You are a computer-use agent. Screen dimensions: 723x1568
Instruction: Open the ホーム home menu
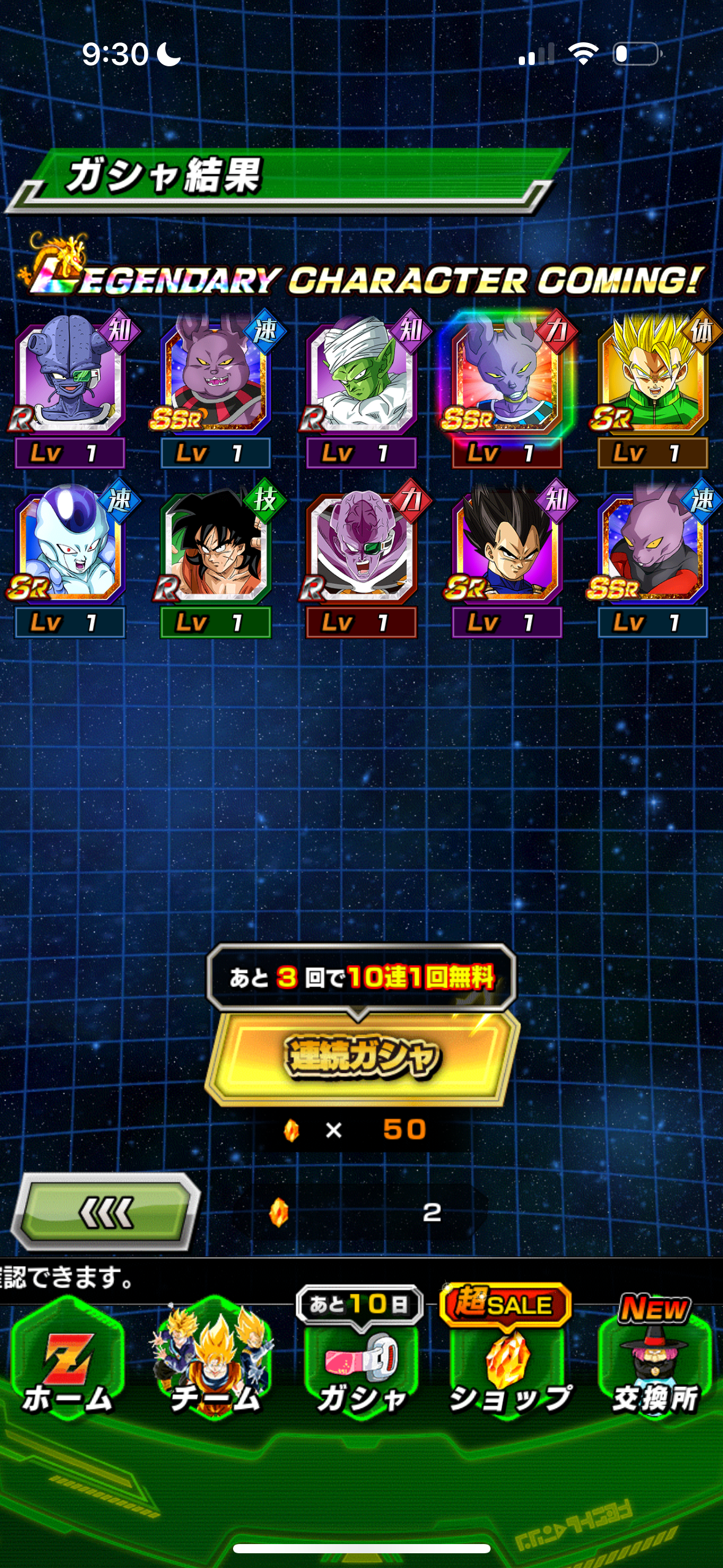68,1365
